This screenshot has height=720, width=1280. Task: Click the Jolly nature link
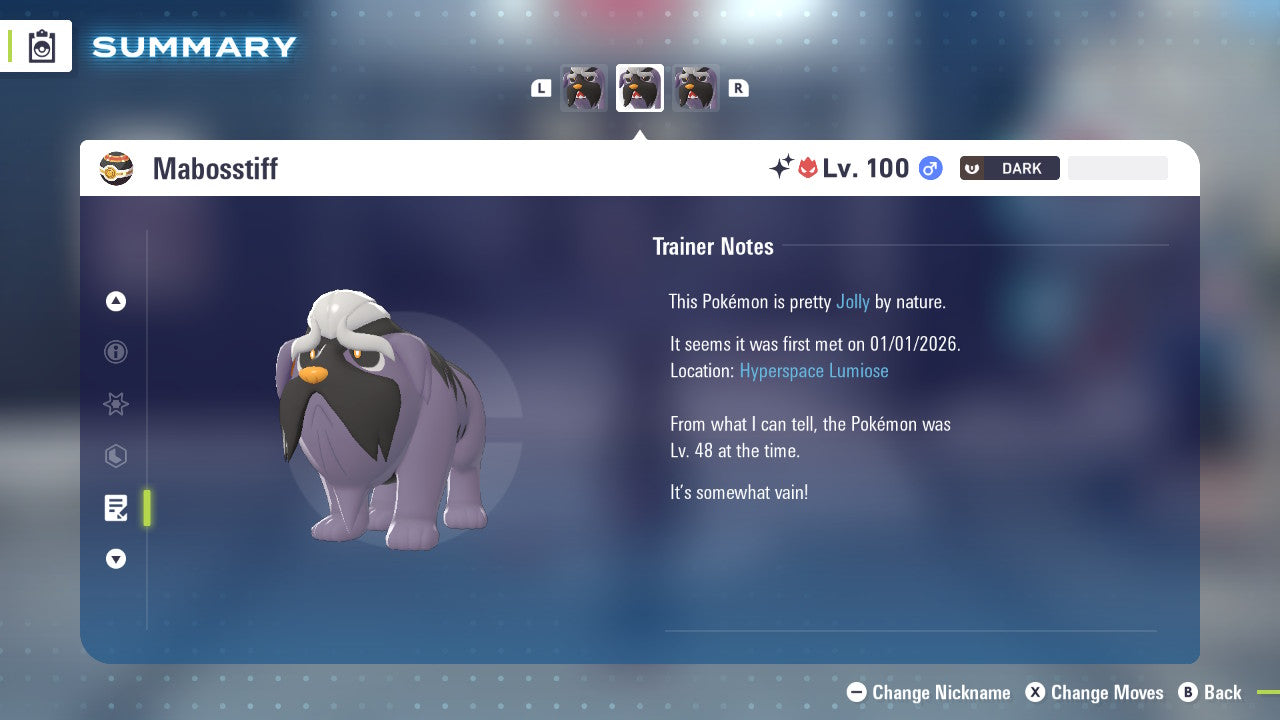tap(853, 301)
